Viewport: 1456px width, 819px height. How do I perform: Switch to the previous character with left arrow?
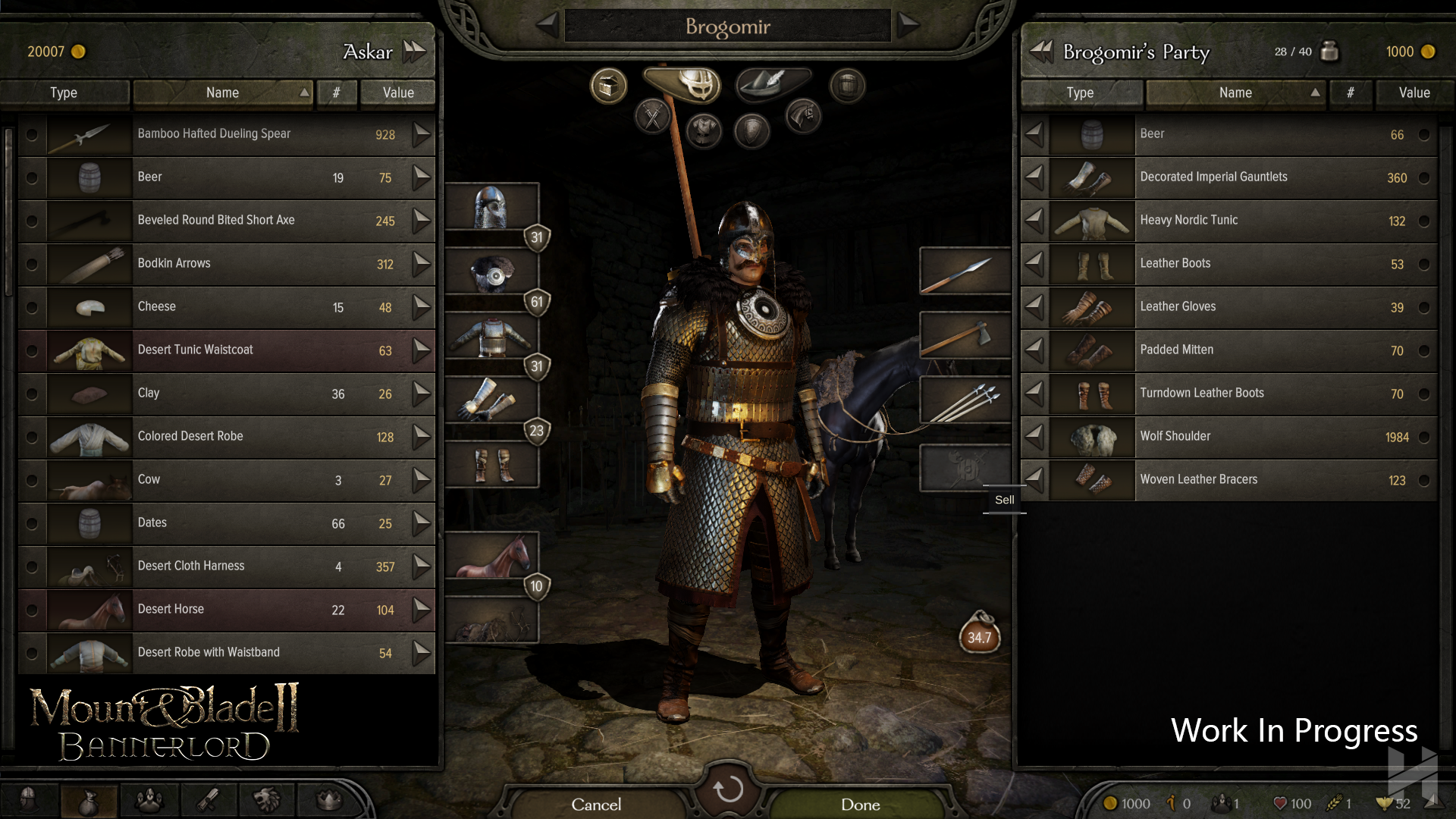(x=548, y=25)
